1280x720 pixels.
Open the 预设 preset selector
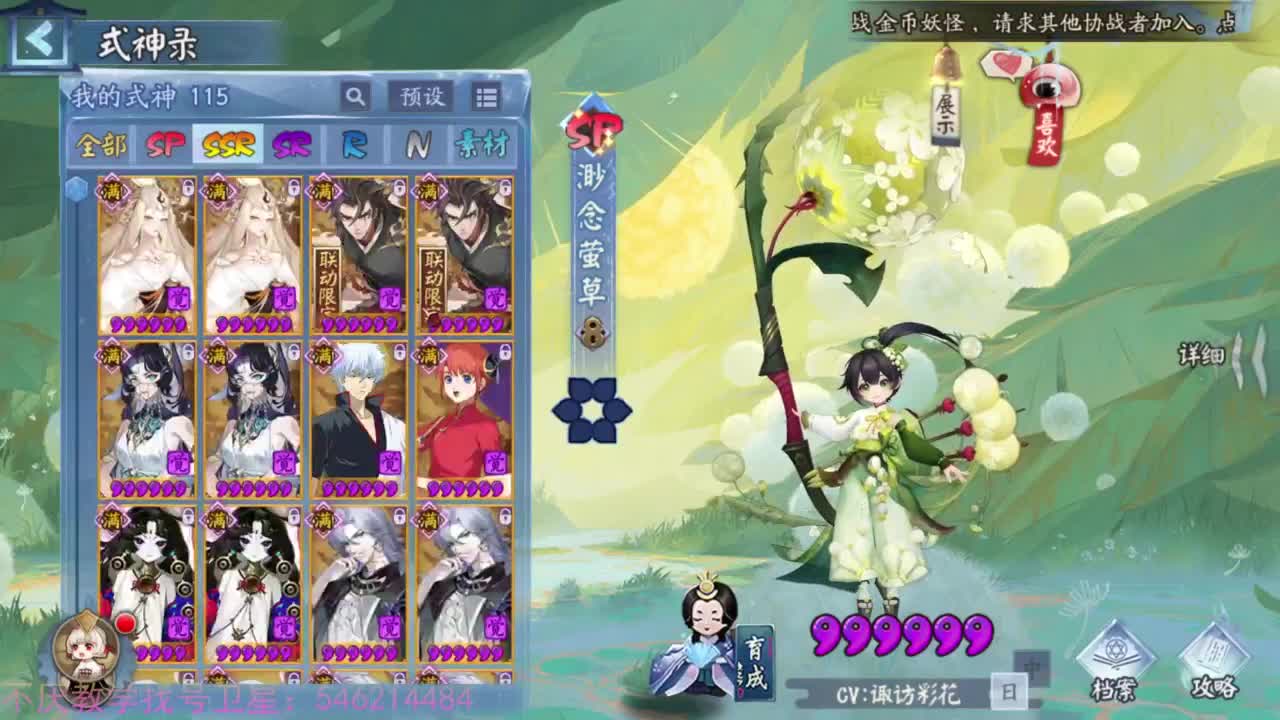tap(422, 96)
